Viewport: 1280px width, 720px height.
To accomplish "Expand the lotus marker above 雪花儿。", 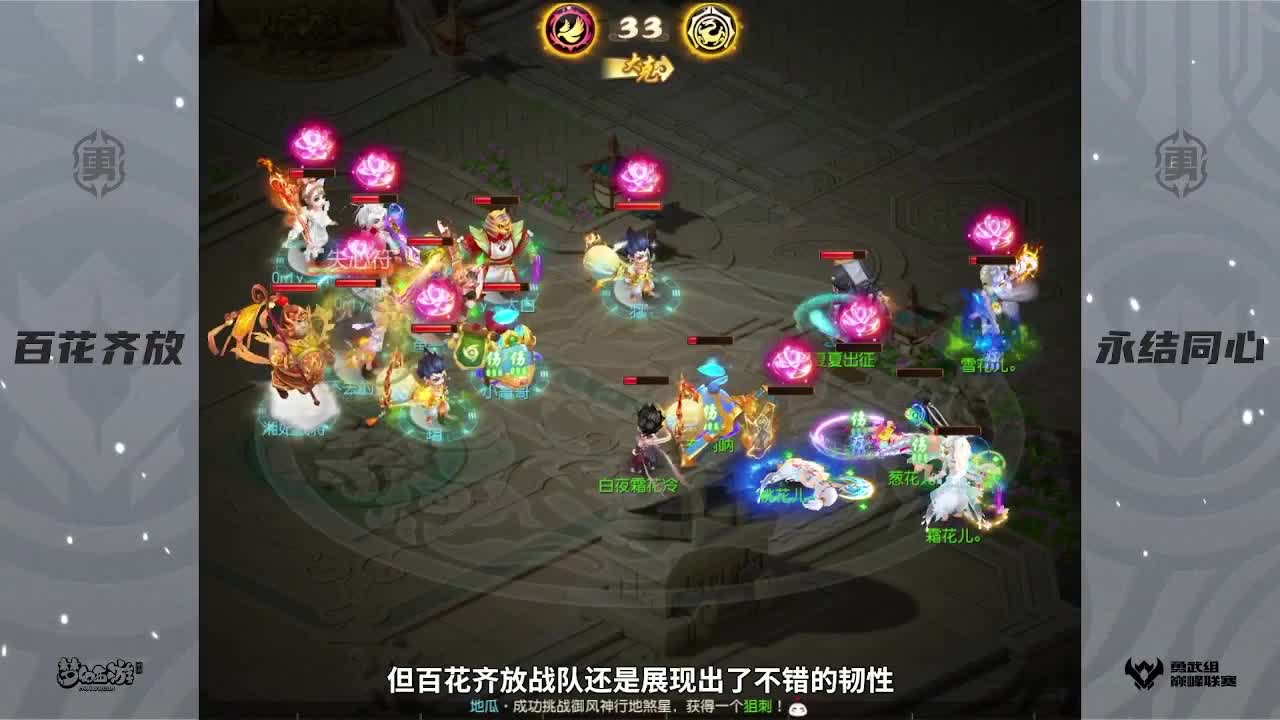I will [991, 226].
